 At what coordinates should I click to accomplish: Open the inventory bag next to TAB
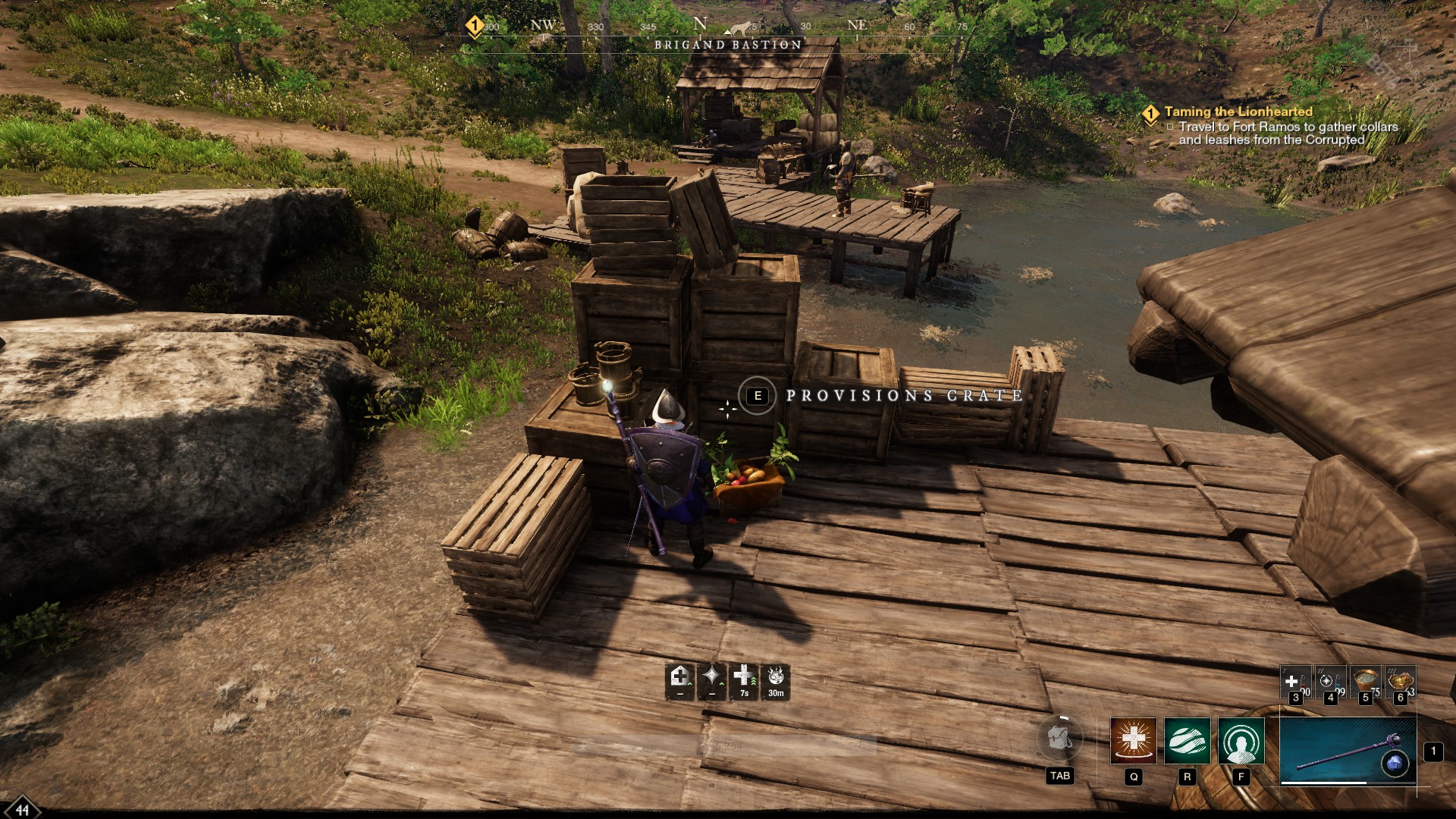(1060, 739)
